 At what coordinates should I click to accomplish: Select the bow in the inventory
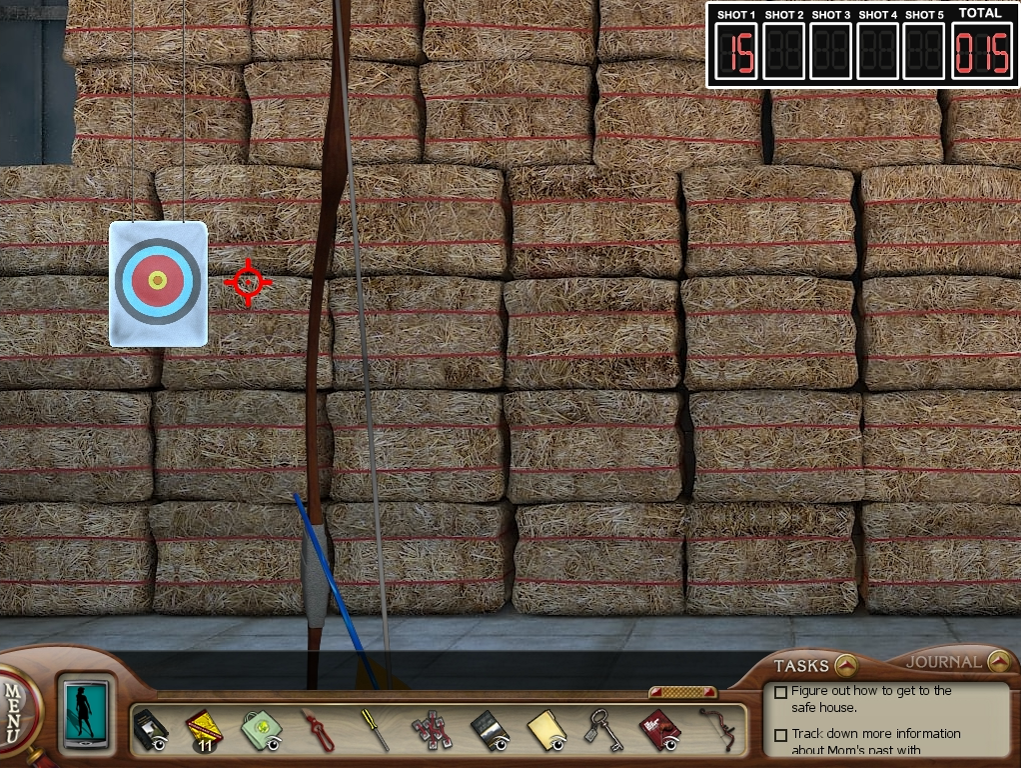click(717, 729)
